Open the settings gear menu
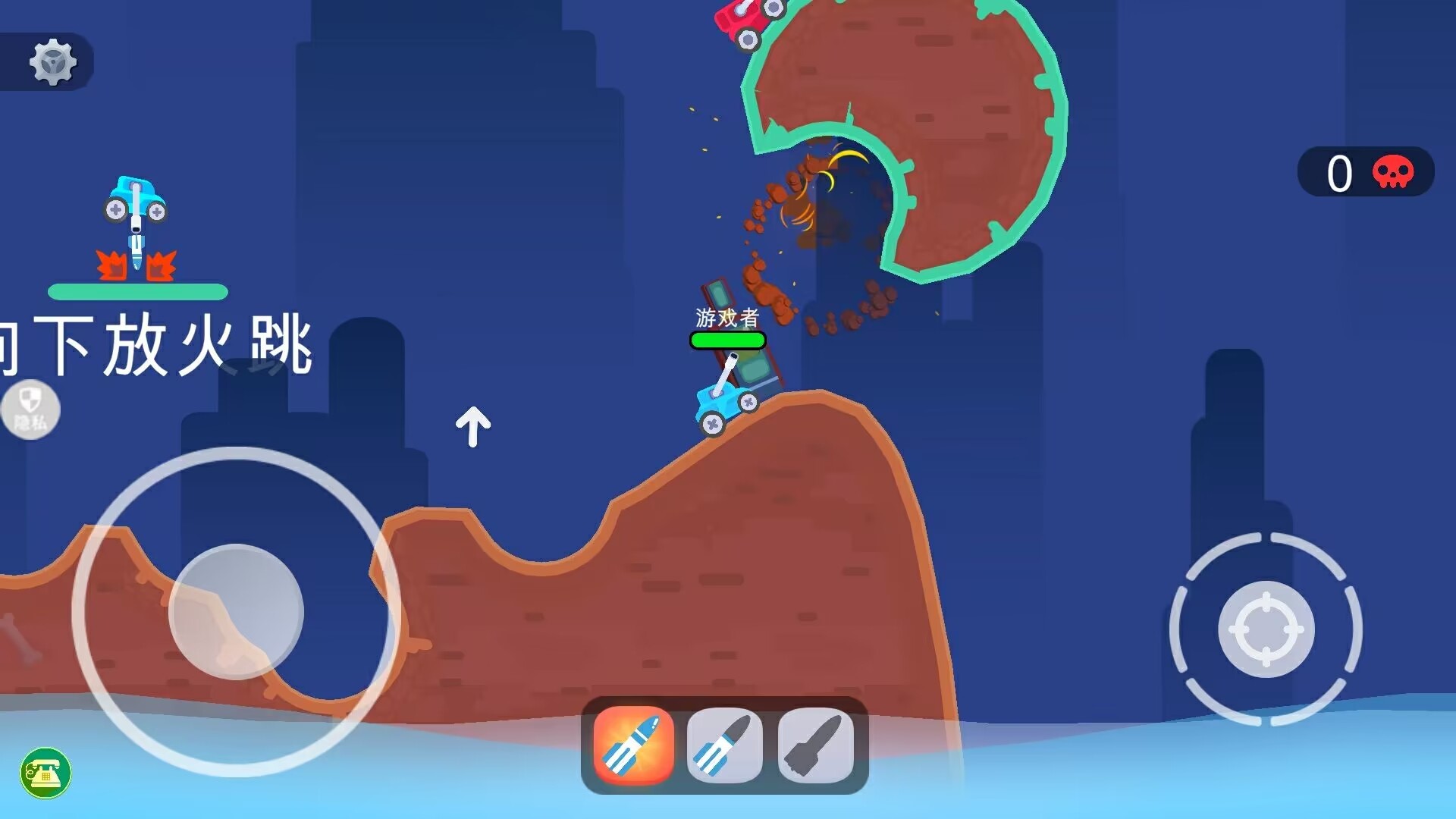This screenshot has width=1456, height=819. (53, 61)
